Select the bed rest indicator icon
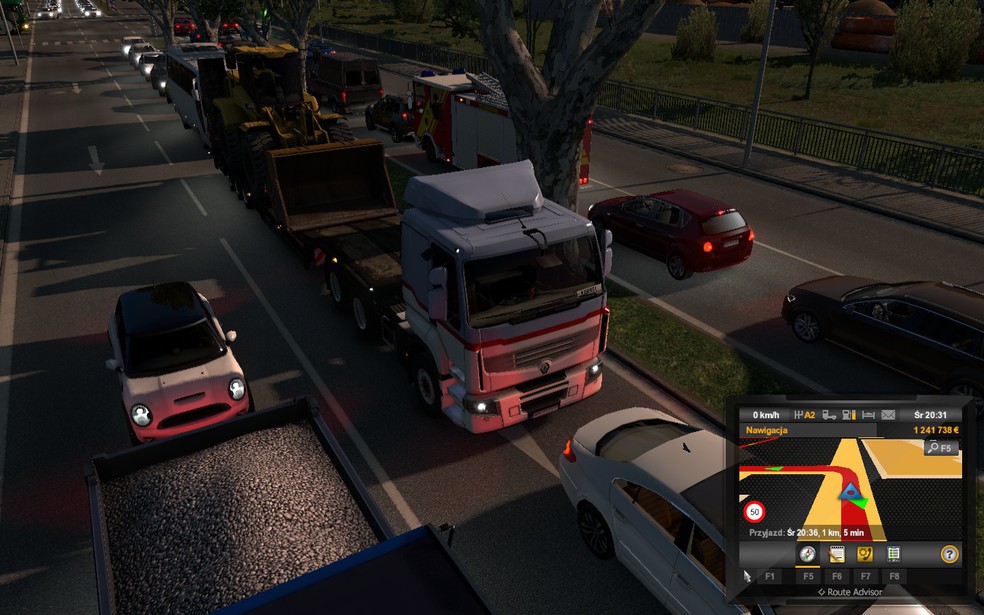The height and width of the screenshot is (615, 984). [x=868, y=415]
